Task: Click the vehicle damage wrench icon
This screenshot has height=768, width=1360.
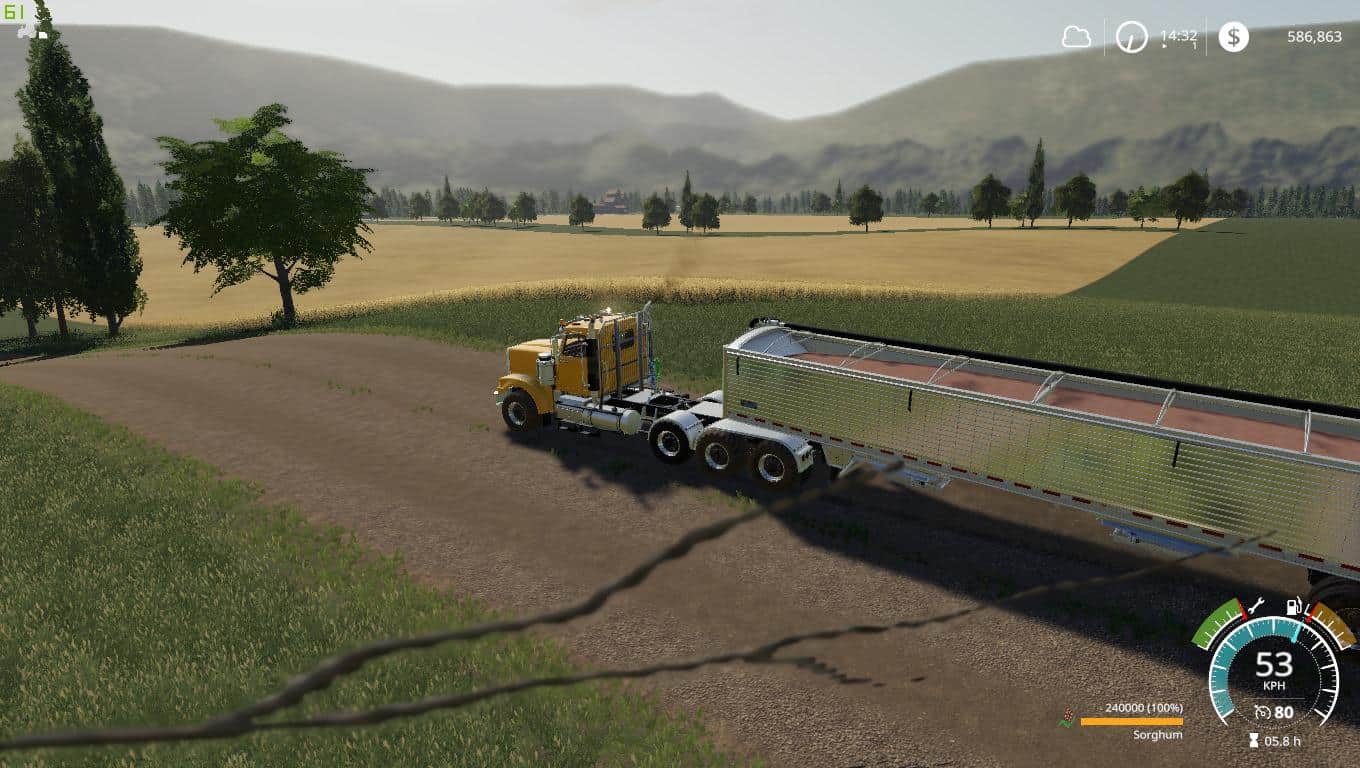Action: tap(1257, 607)
